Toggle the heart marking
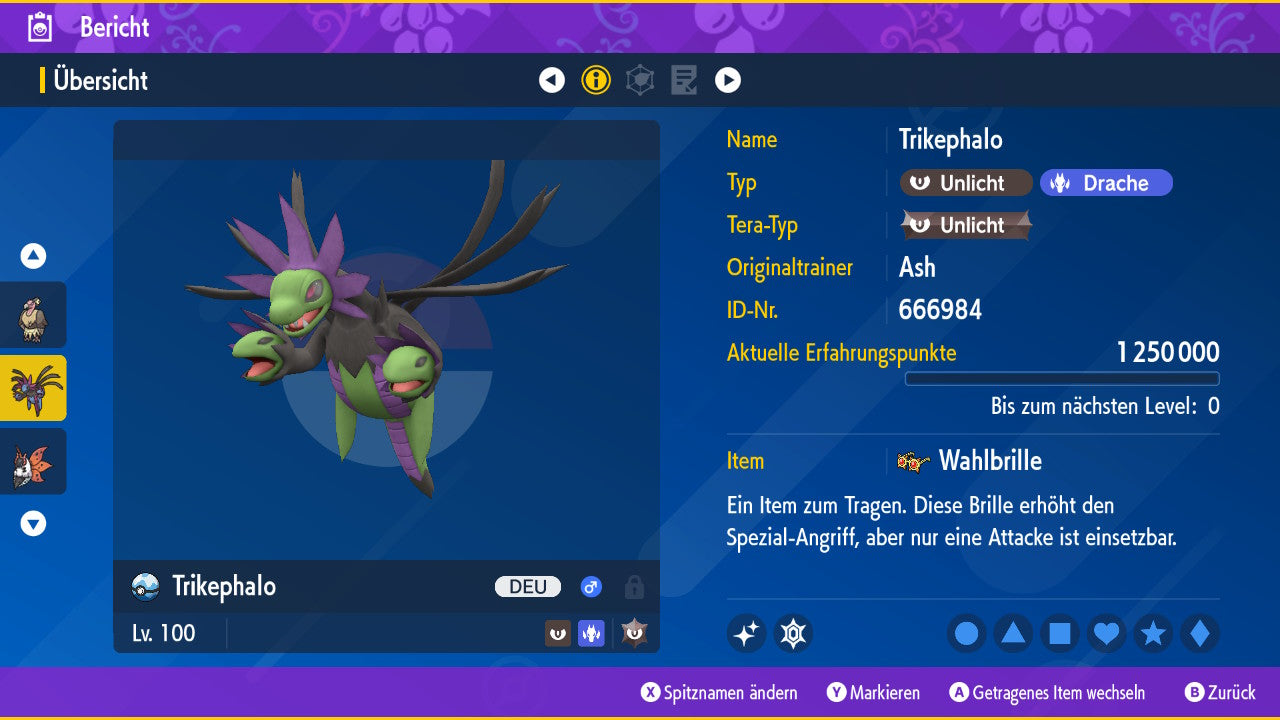Viewport: 1280px width, 720px height. (x=1106, y=633)
